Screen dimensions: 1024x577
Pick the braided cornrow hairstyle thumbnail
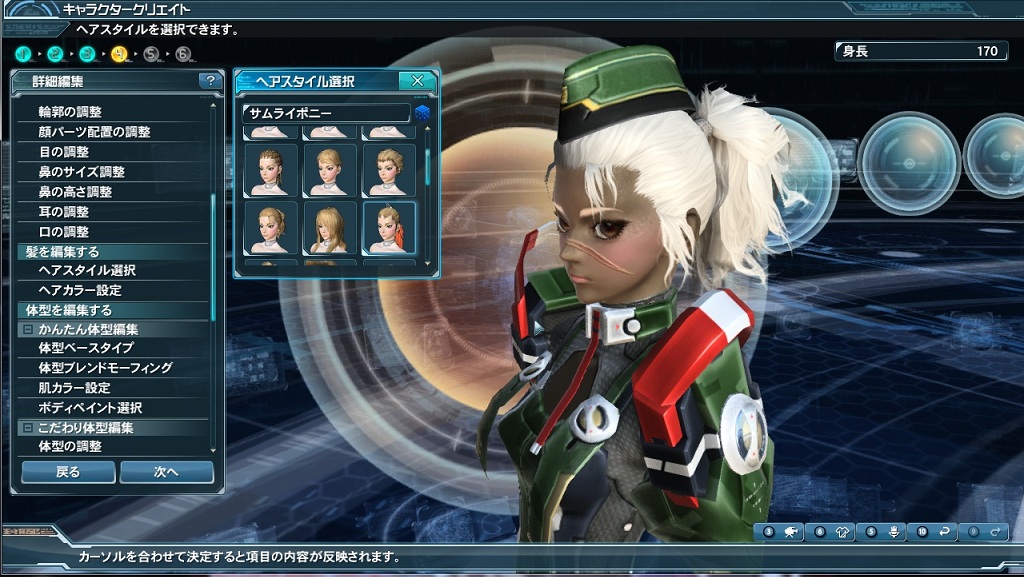point(271,170)
